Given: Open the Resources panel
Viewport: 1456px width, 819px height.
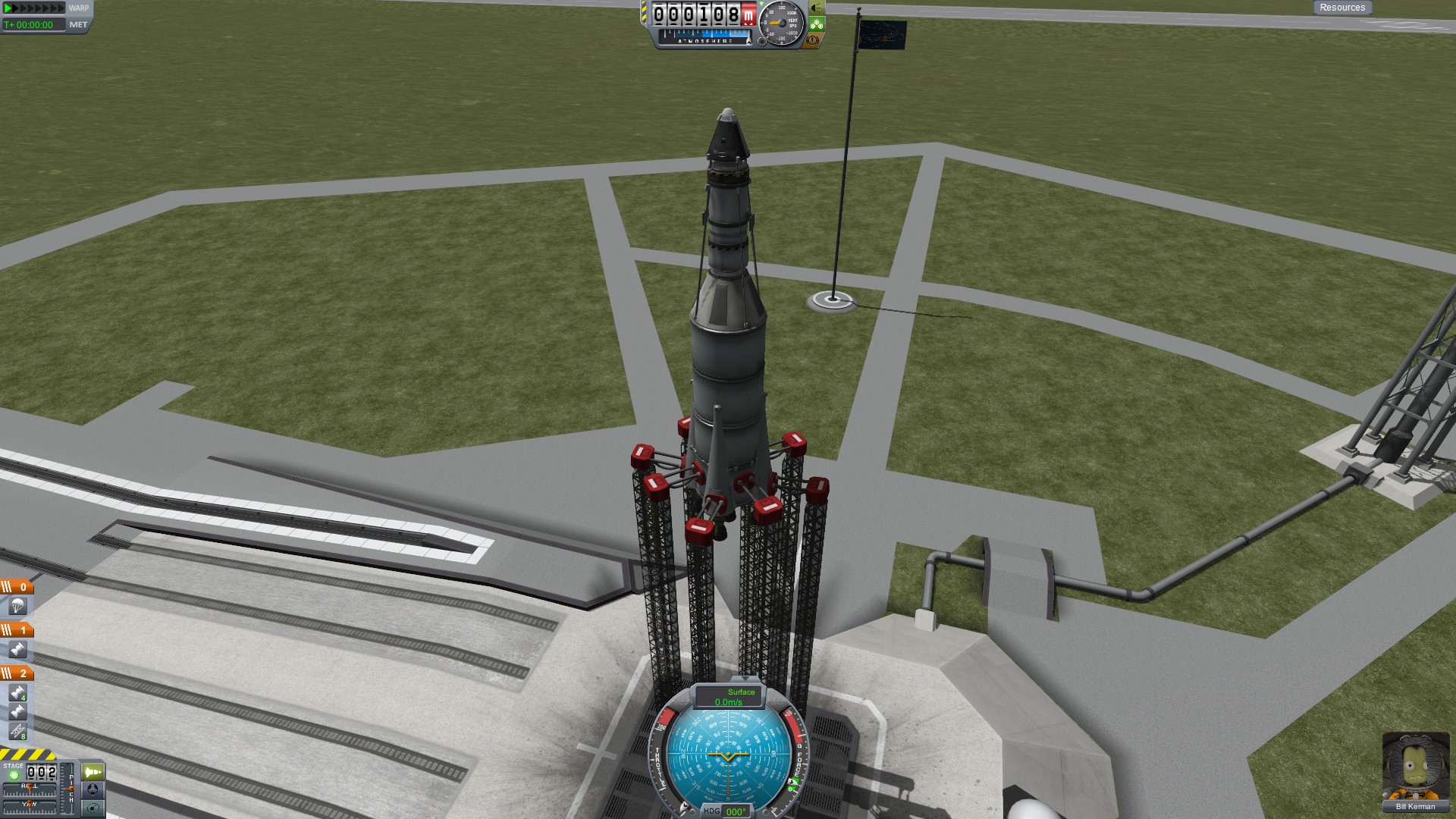Looking at the screenshot, I should point(1341,8).
